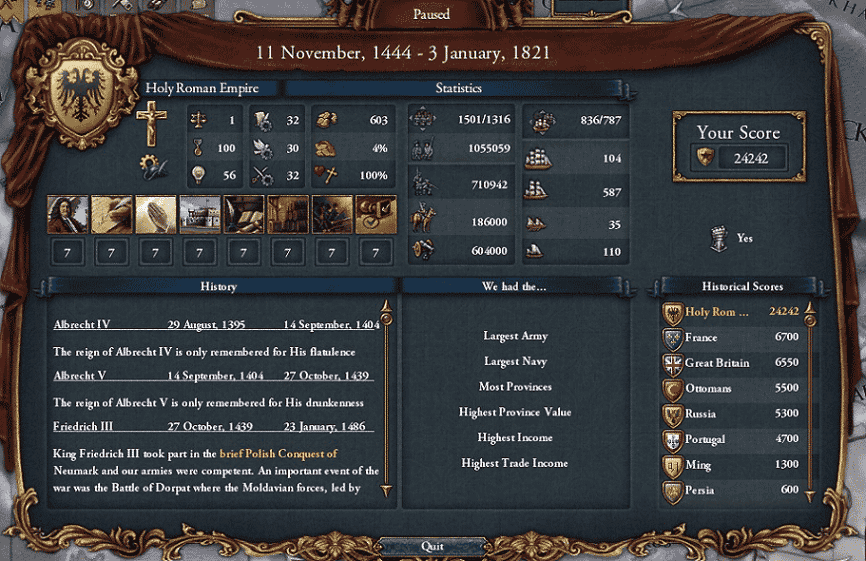Select the hand writing on parchment idea icon
The image size is (866, 561).
[x=111, y=214]
